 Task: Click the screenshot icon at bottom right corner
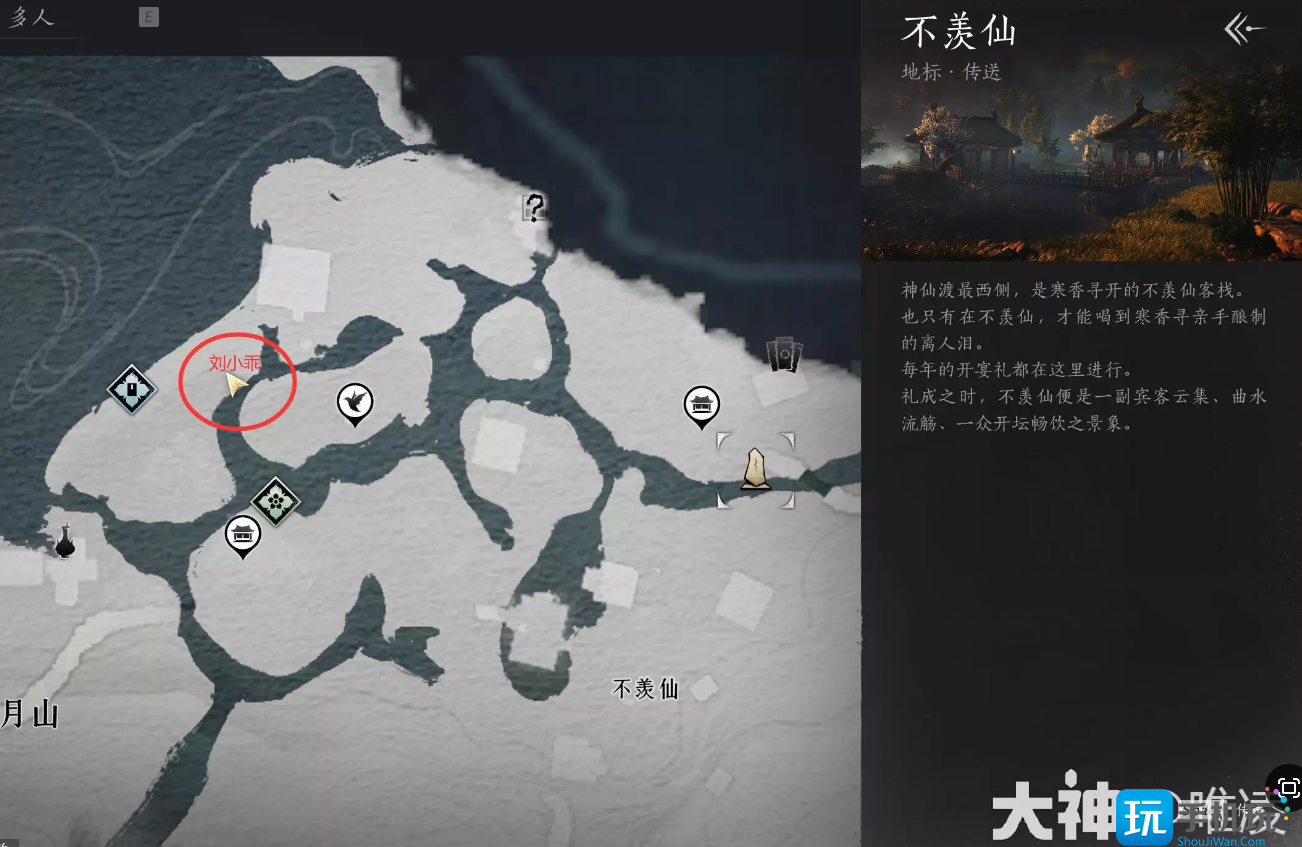[x=1288, y=787]
